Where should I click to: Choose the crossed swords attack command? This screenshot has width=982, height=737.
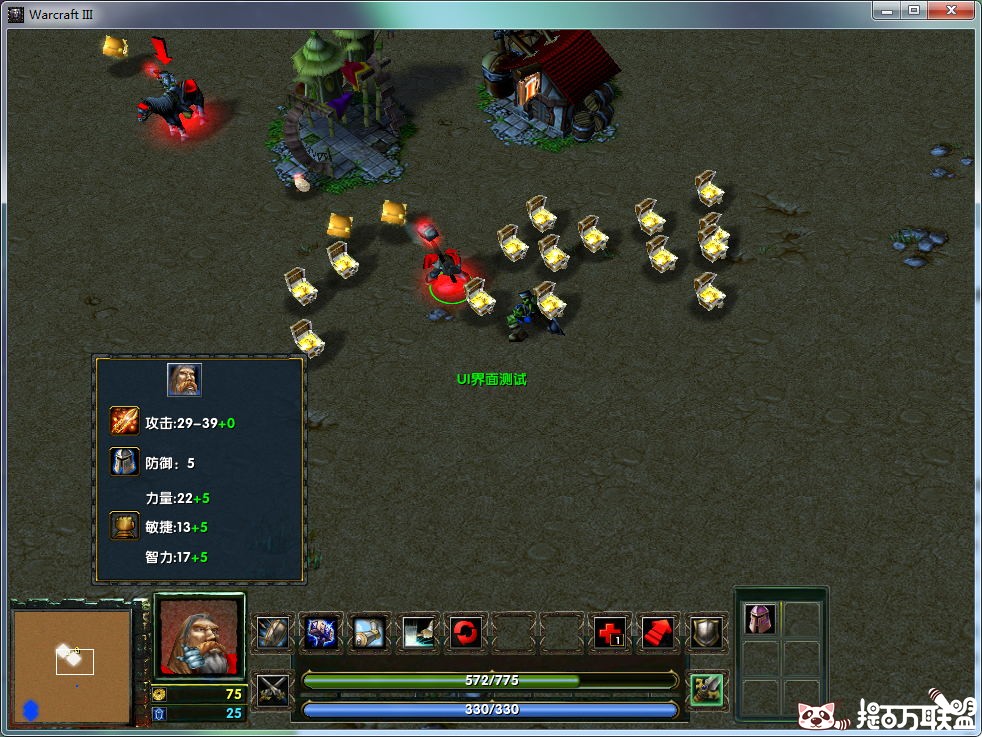pyautogui.click(x=272, y=689)
